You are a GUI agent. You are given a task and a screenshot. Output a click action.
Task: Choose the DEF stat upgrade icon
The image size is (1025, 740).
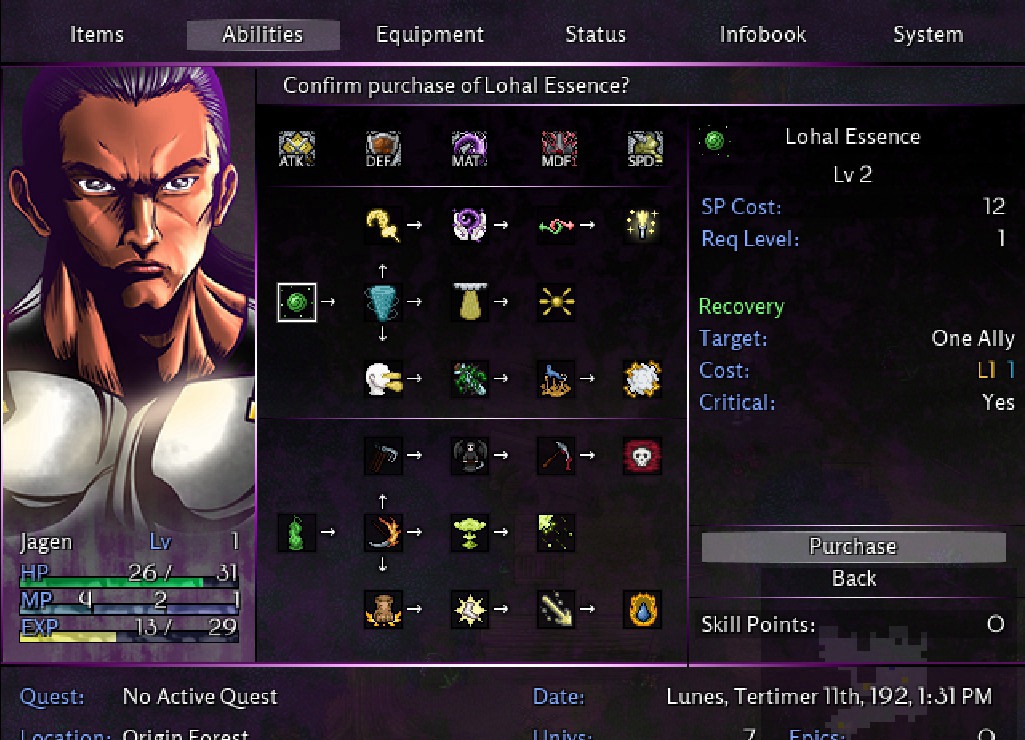coord(383,149)
